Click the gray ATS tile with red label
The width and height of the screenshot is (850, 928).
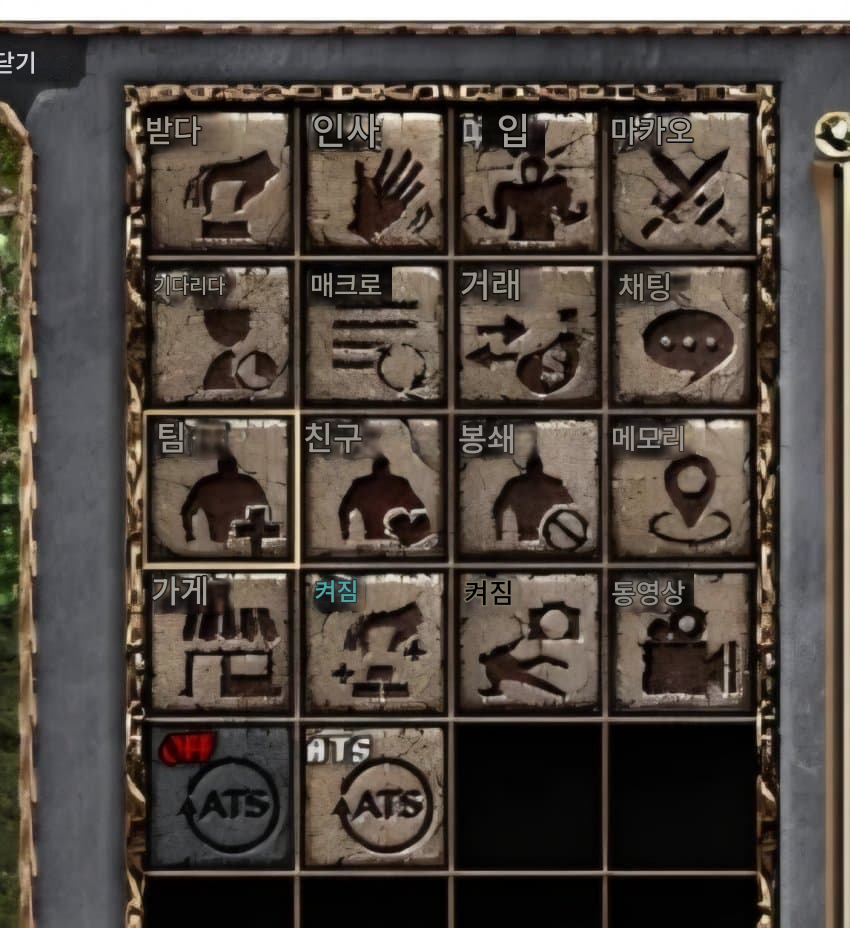220,796
